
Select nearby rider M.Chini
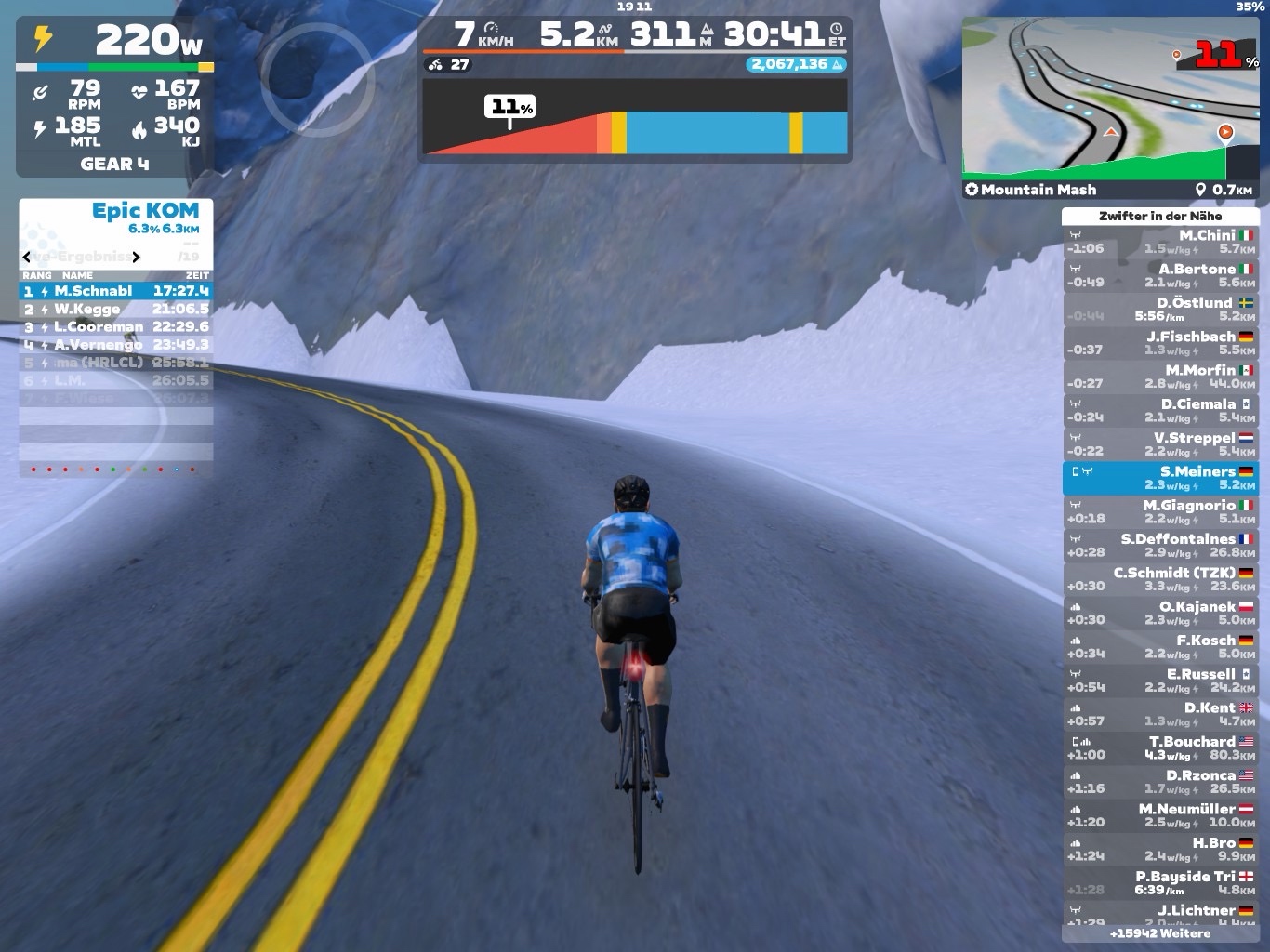(1160, 242)
